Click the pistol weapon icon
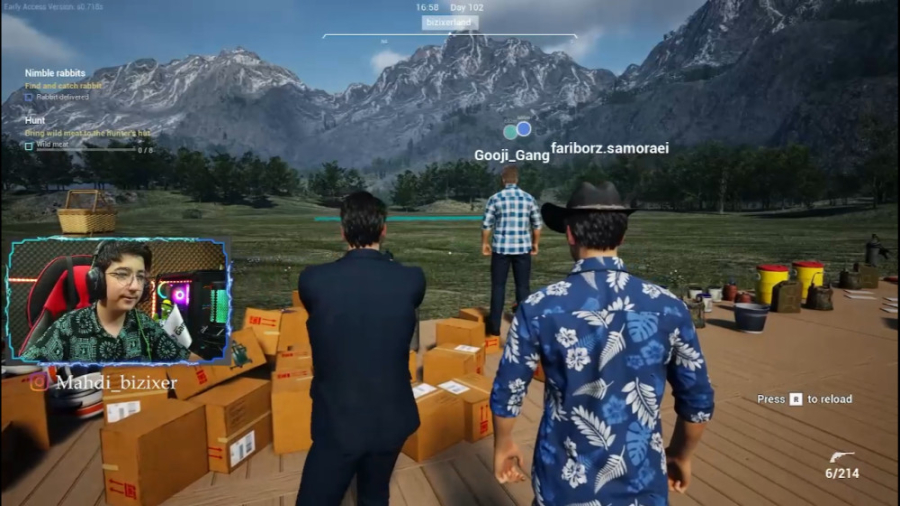The image size is (900, 506). [842, 457]
